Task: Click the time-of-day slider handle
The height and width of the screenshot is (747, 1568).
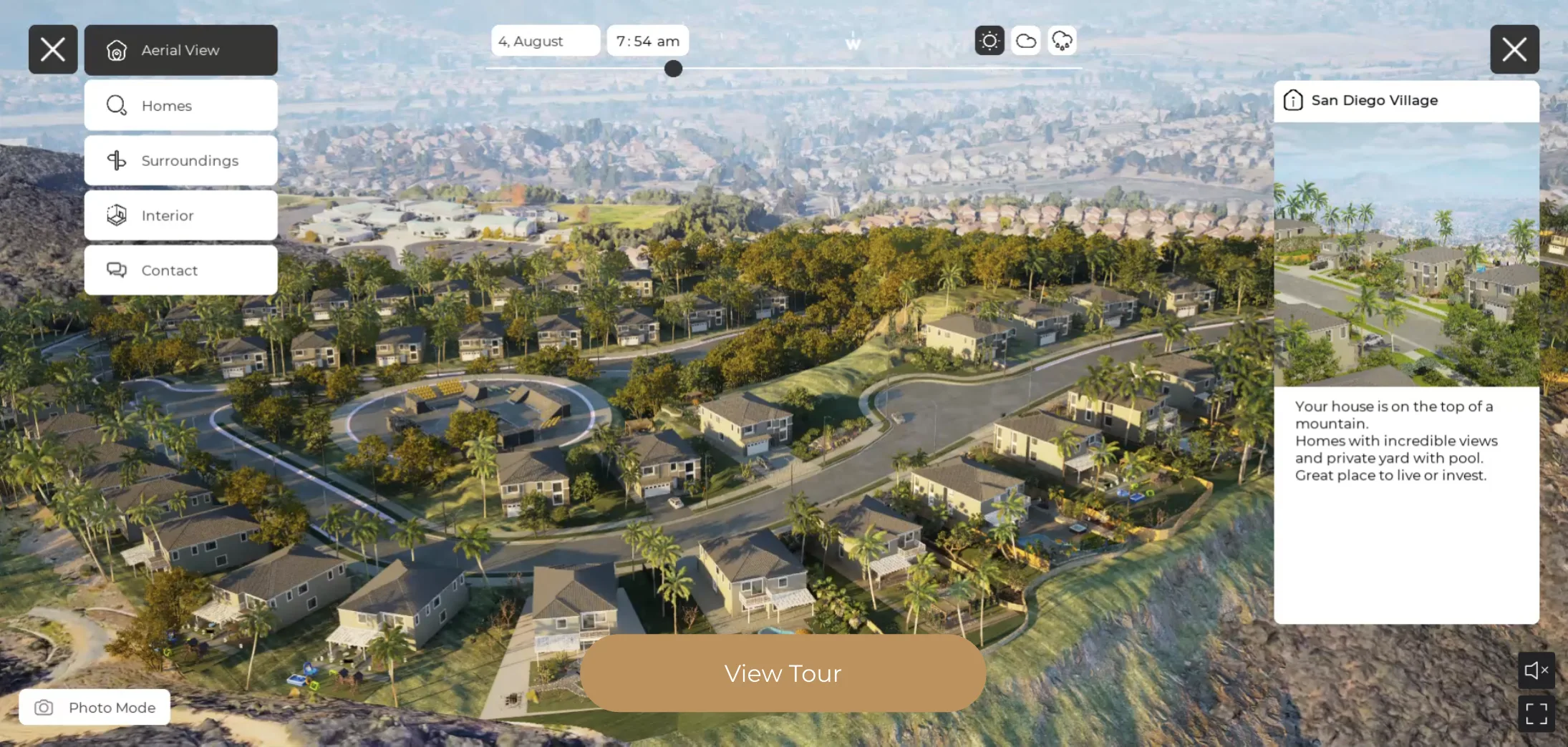Action: click(673, 69)
